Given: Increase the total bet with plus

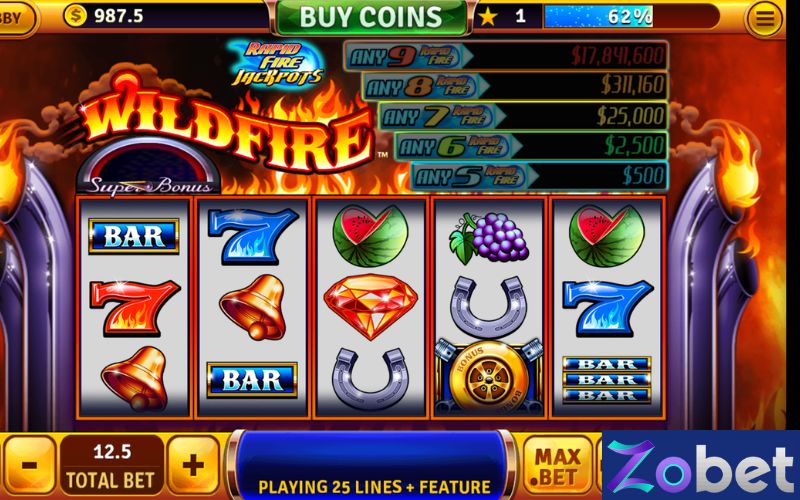Looking at the screenshot, I should click(x=192, y=466).
